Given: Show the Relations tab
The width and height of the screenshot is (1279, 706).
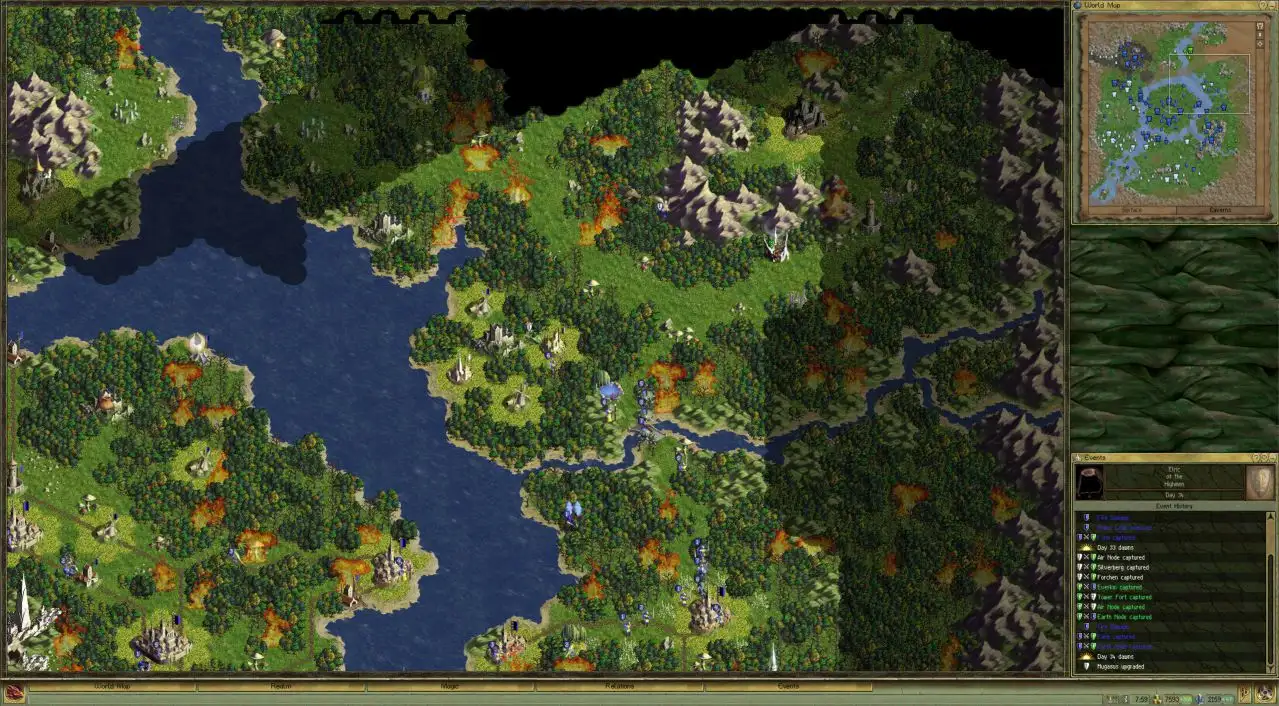Looking at the screenshot, I should coord(619,687).
